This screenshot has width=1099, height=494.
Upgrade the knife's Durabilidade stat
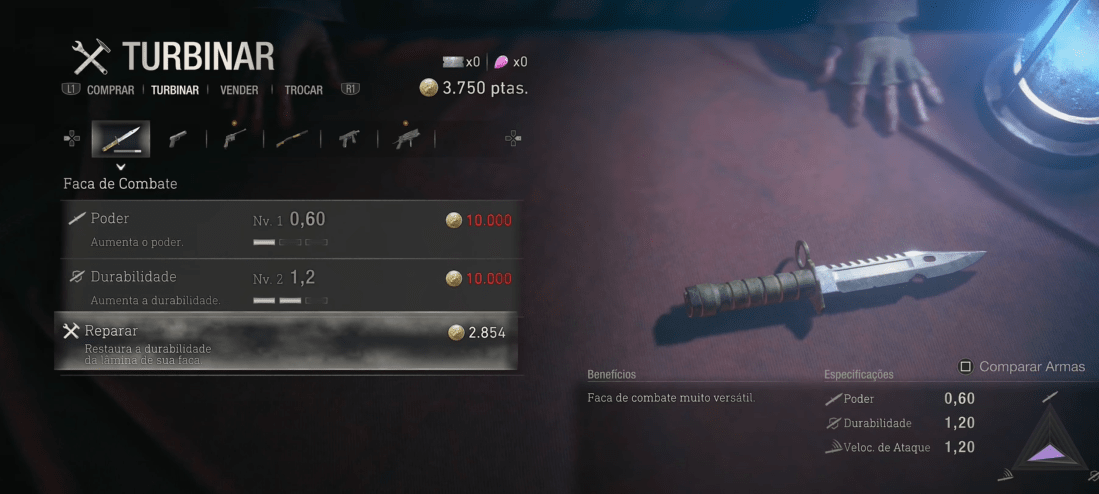click(x=288, y=285)
